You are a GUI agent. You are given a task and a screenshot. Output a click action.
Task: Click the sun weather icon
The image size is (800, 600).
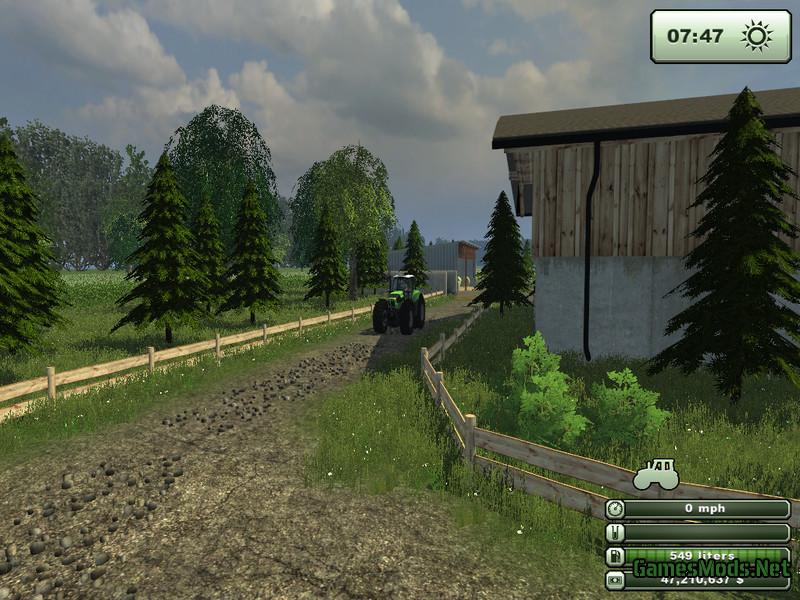point(756,37)
